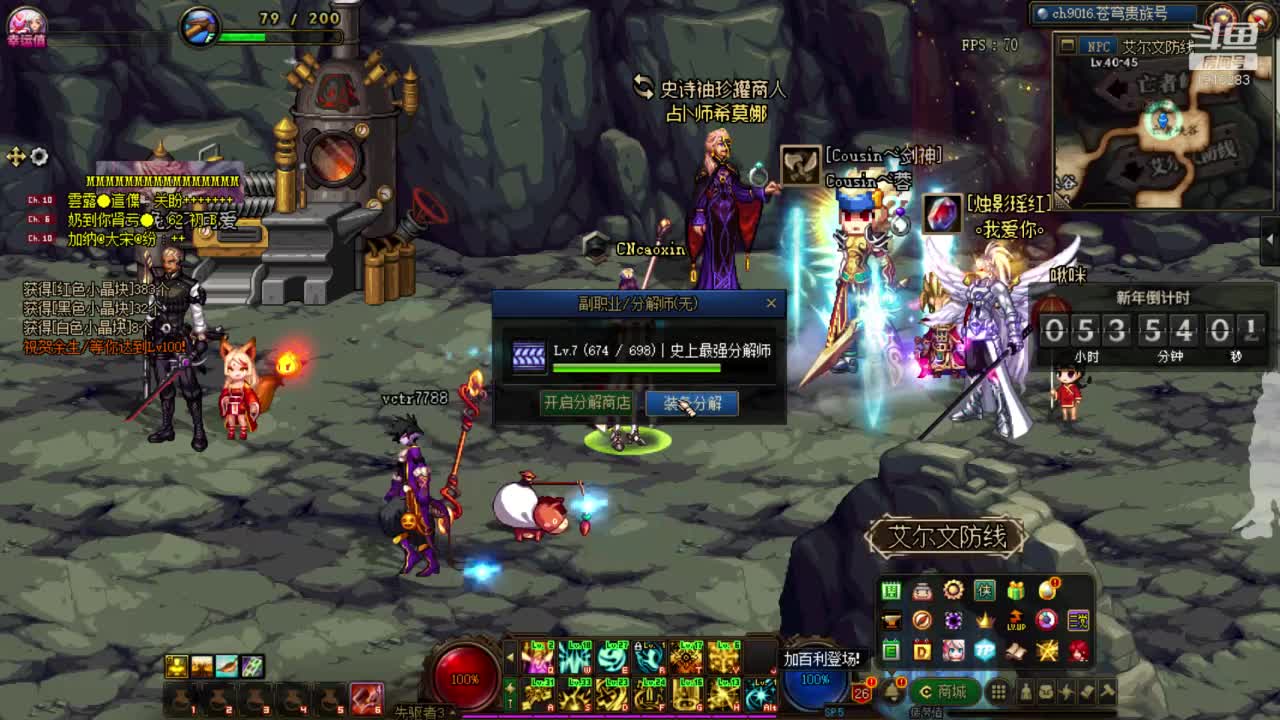Screen dimensions: 1280x720
Task: Close the 副职业/分解师 dialog window
Action: 771,303
